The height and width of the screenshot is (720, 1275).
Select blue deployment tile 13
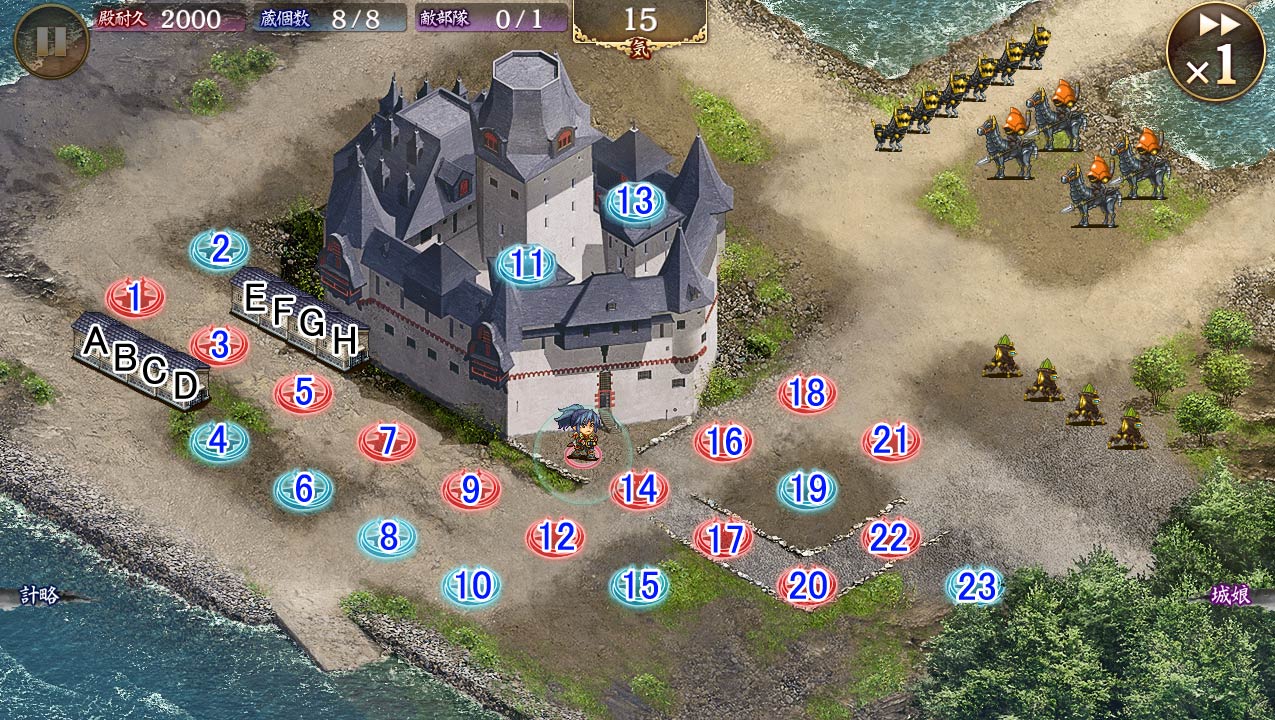point(634,202)
